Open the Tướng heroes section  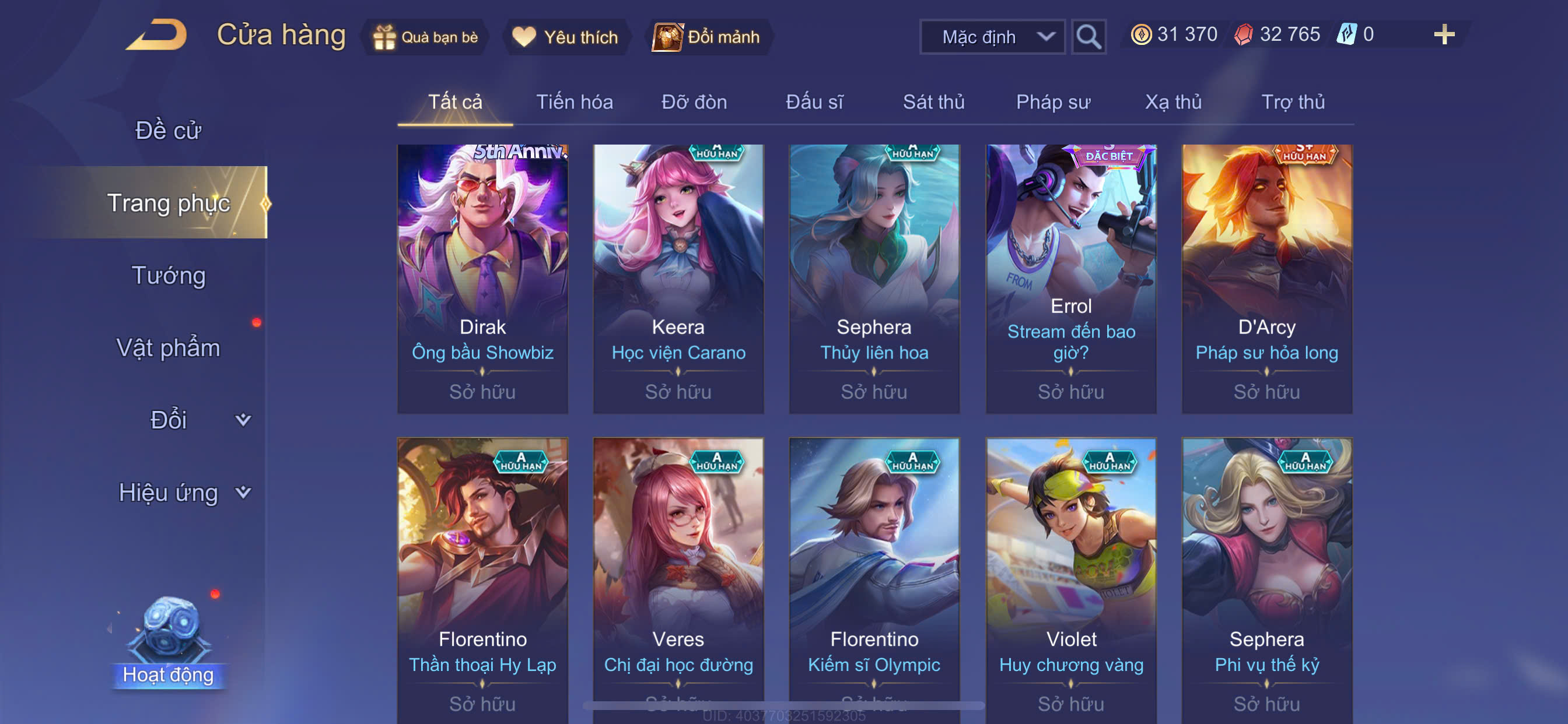tap(169, 276)
